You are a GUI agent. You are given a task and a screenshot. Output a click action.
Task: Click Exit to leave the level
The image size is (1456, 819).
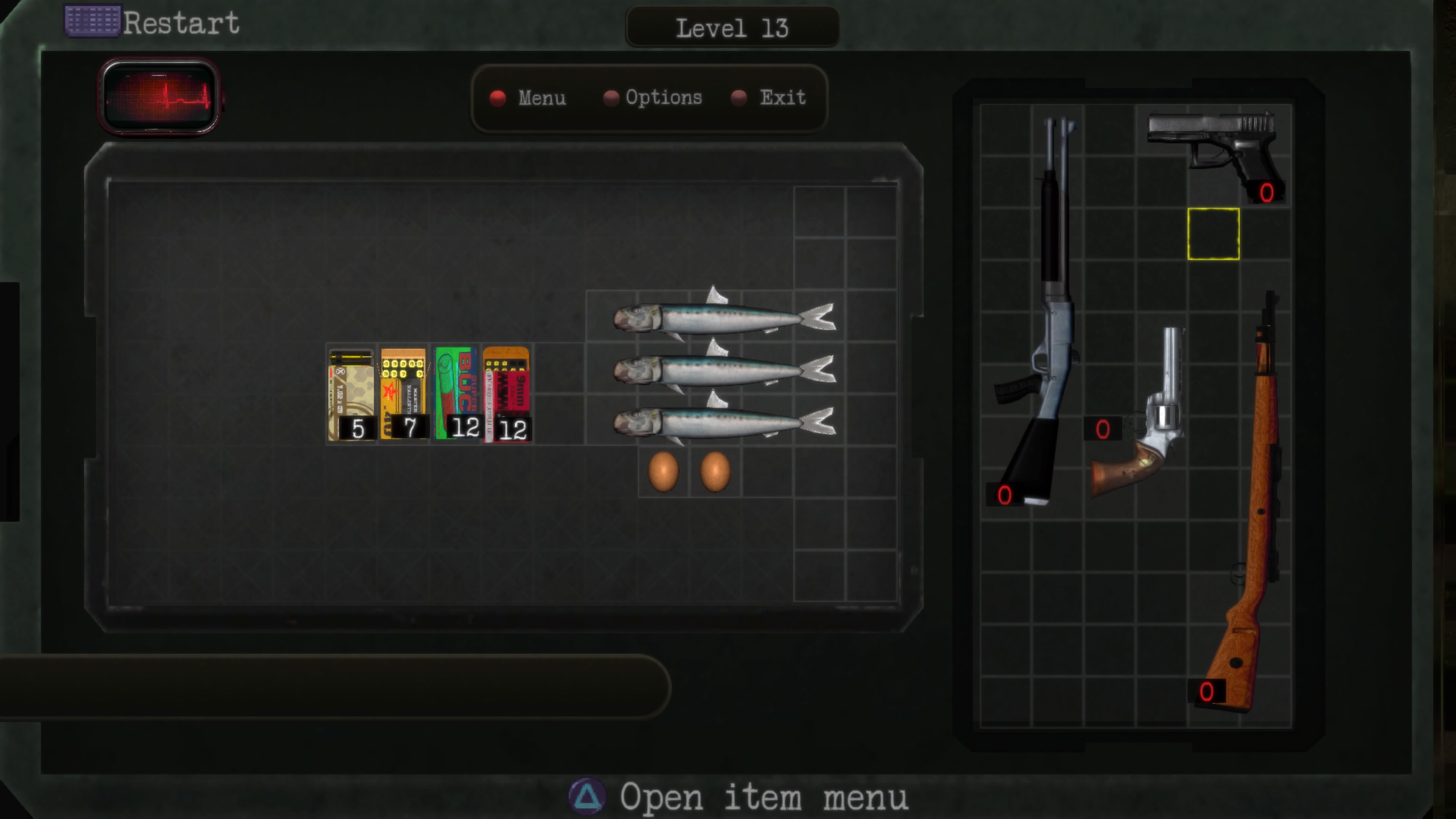coord(783,98)
